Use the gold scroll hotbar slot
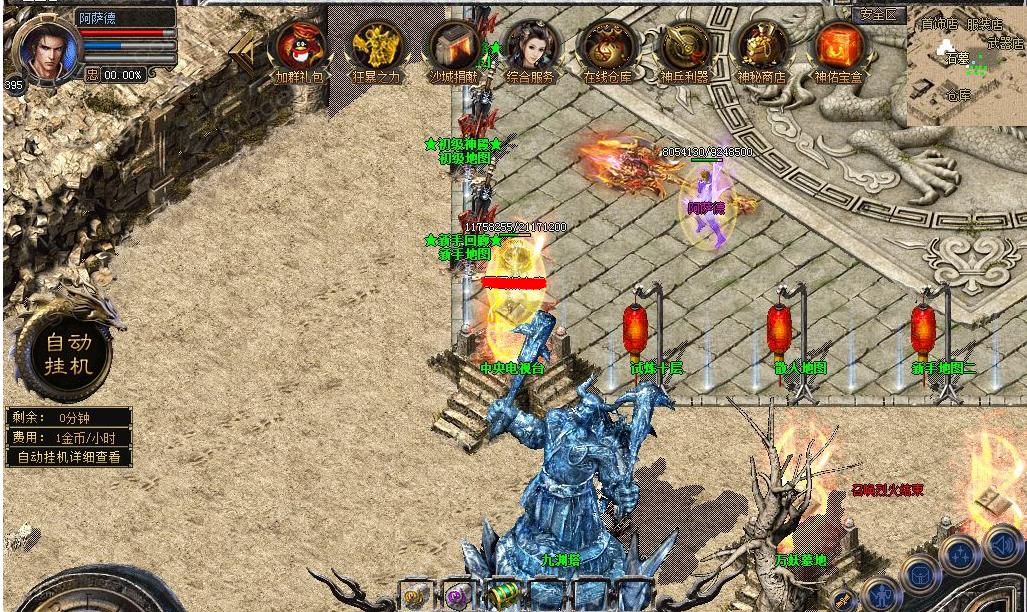 (413, 596)
